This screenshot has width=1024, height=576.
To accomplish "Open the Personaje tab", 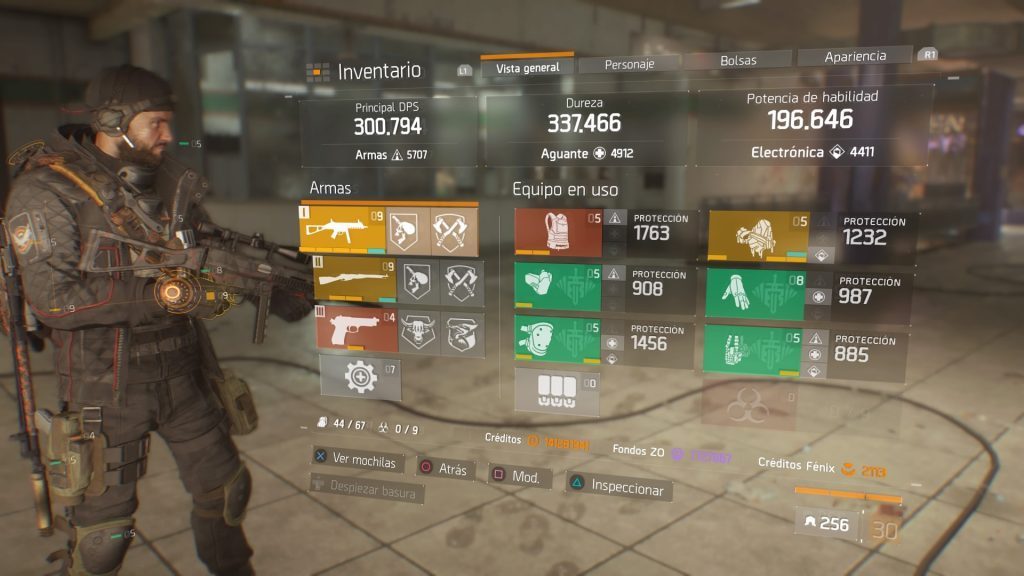I will (x=629, y=64).
